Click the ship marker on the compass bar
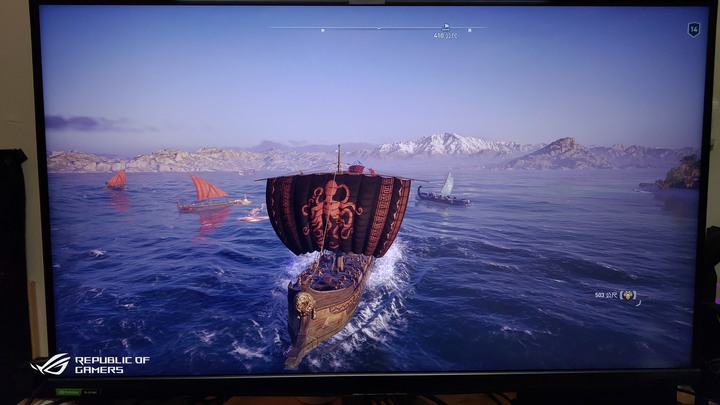Screen dimensions: 720x405 click(445, 26)
